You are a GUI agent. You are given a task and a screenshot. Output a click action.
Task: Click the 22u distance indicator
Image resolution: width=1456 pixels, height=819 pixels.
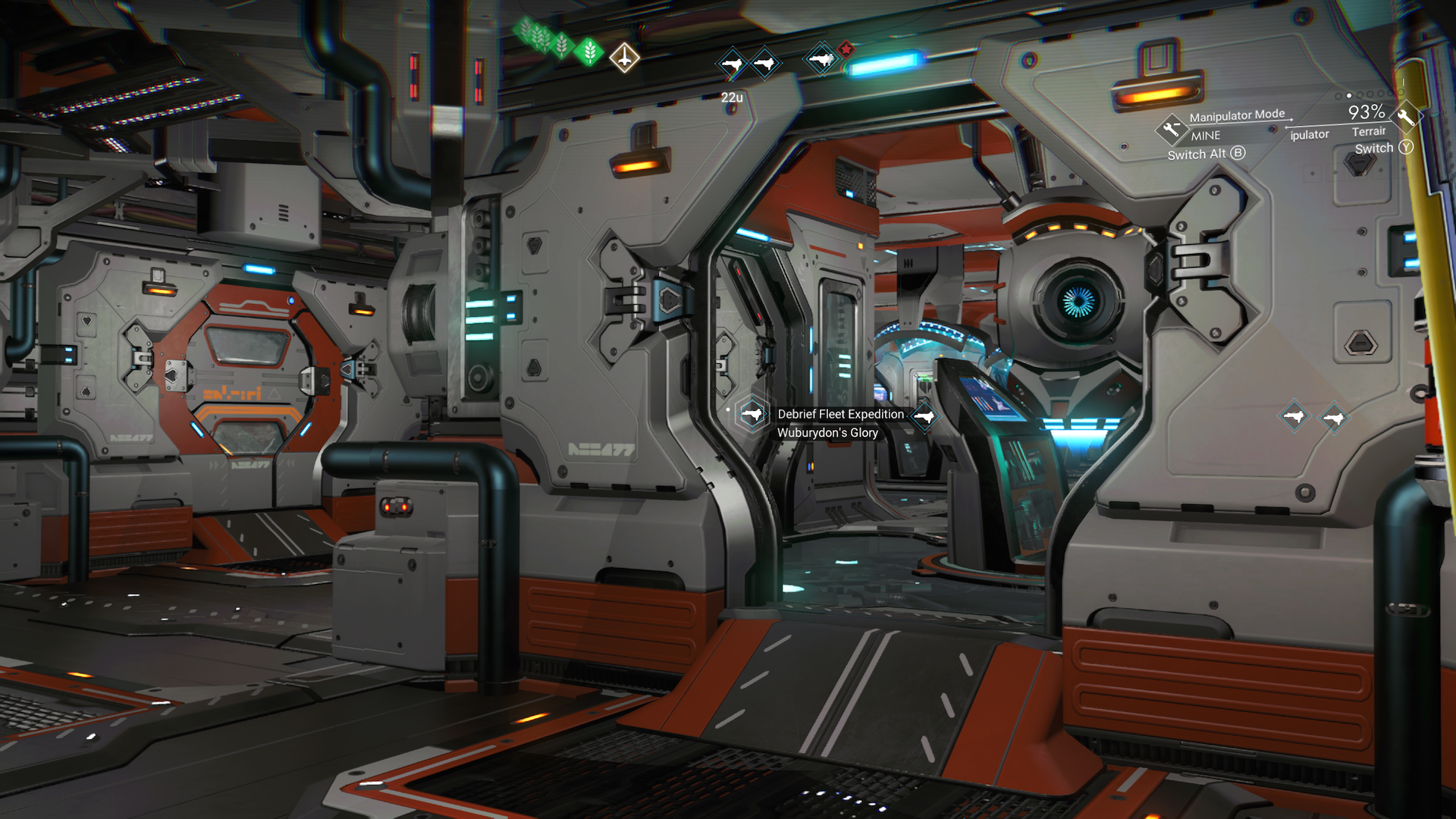[733, 97]
